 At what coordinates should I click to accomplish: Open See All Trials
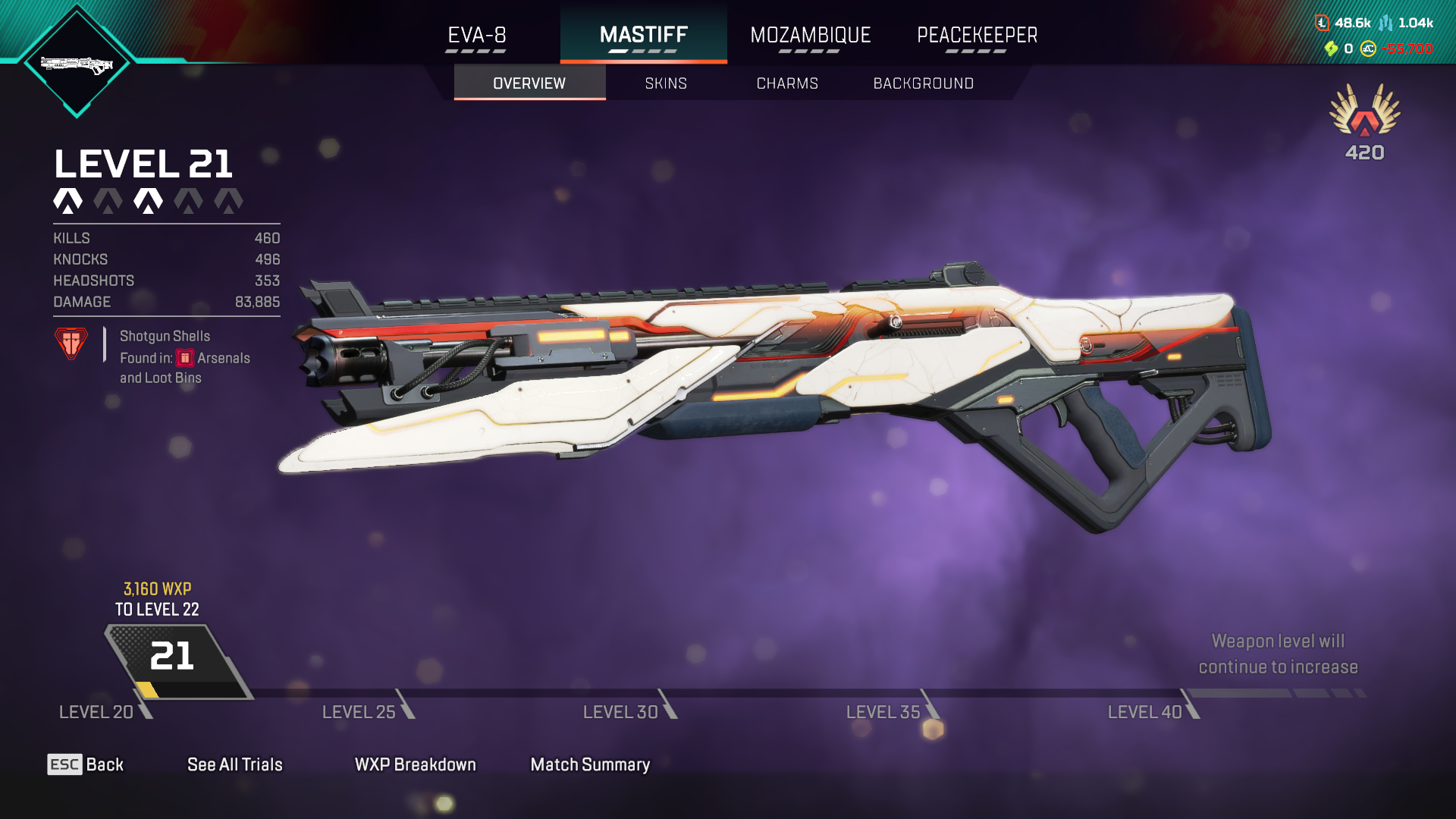point(235,764)
